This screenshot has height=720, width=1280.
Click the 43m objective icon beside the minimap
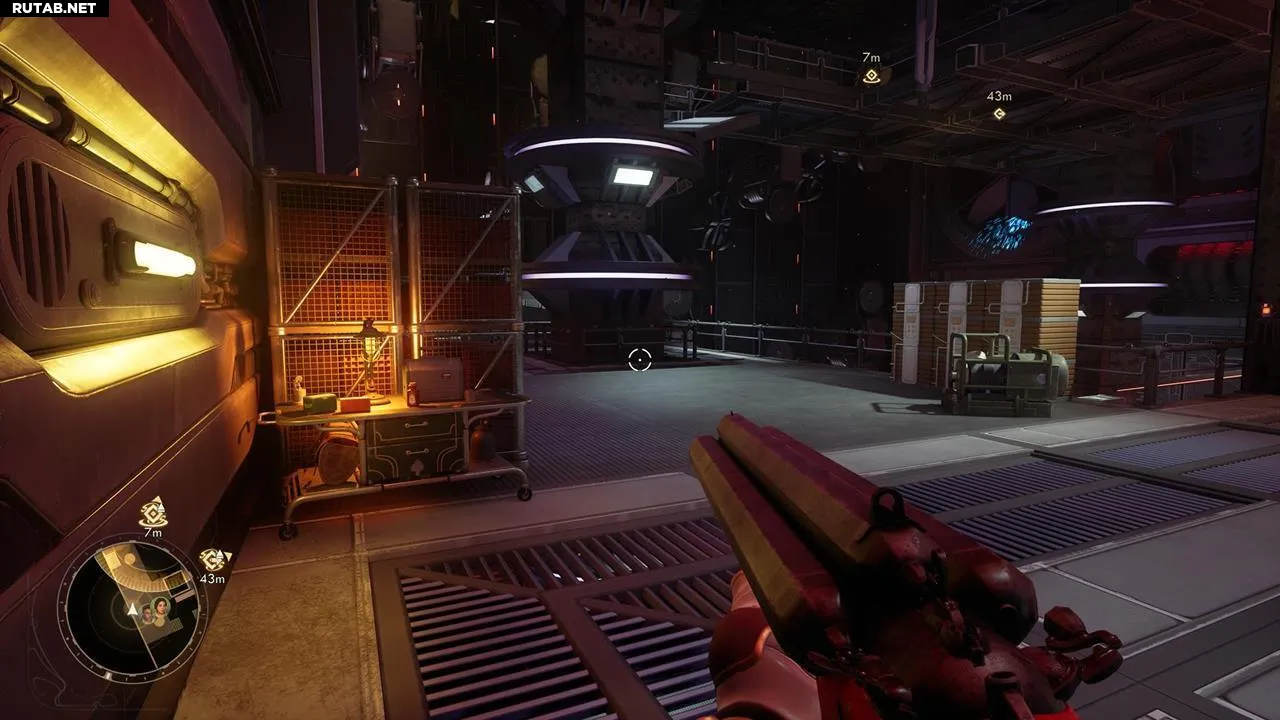point(212,559)
